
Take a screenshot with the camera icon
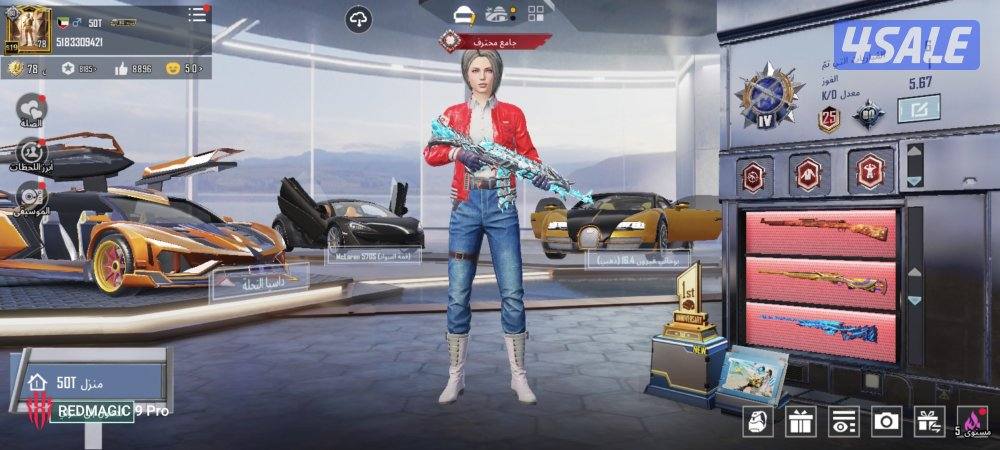tap(886, 422)
